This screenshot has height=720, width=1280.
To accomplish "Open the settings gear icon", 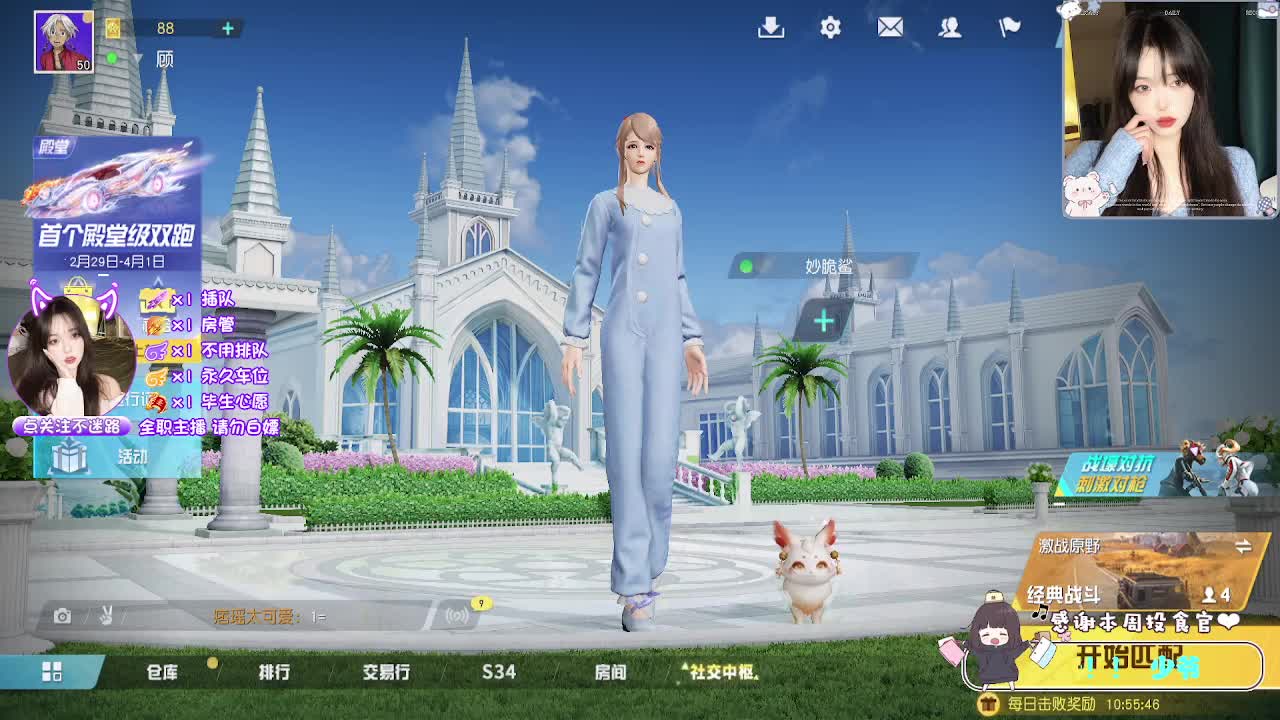I will click(829, 28).
